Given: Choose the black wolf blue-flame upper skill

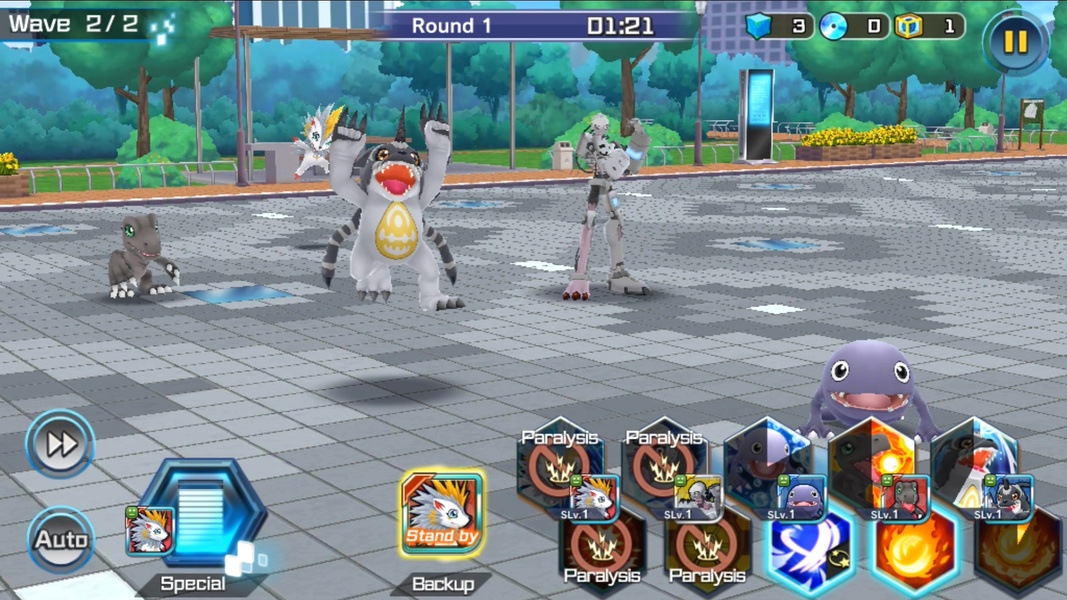Looking at the screenshot, I should (975, 460).
